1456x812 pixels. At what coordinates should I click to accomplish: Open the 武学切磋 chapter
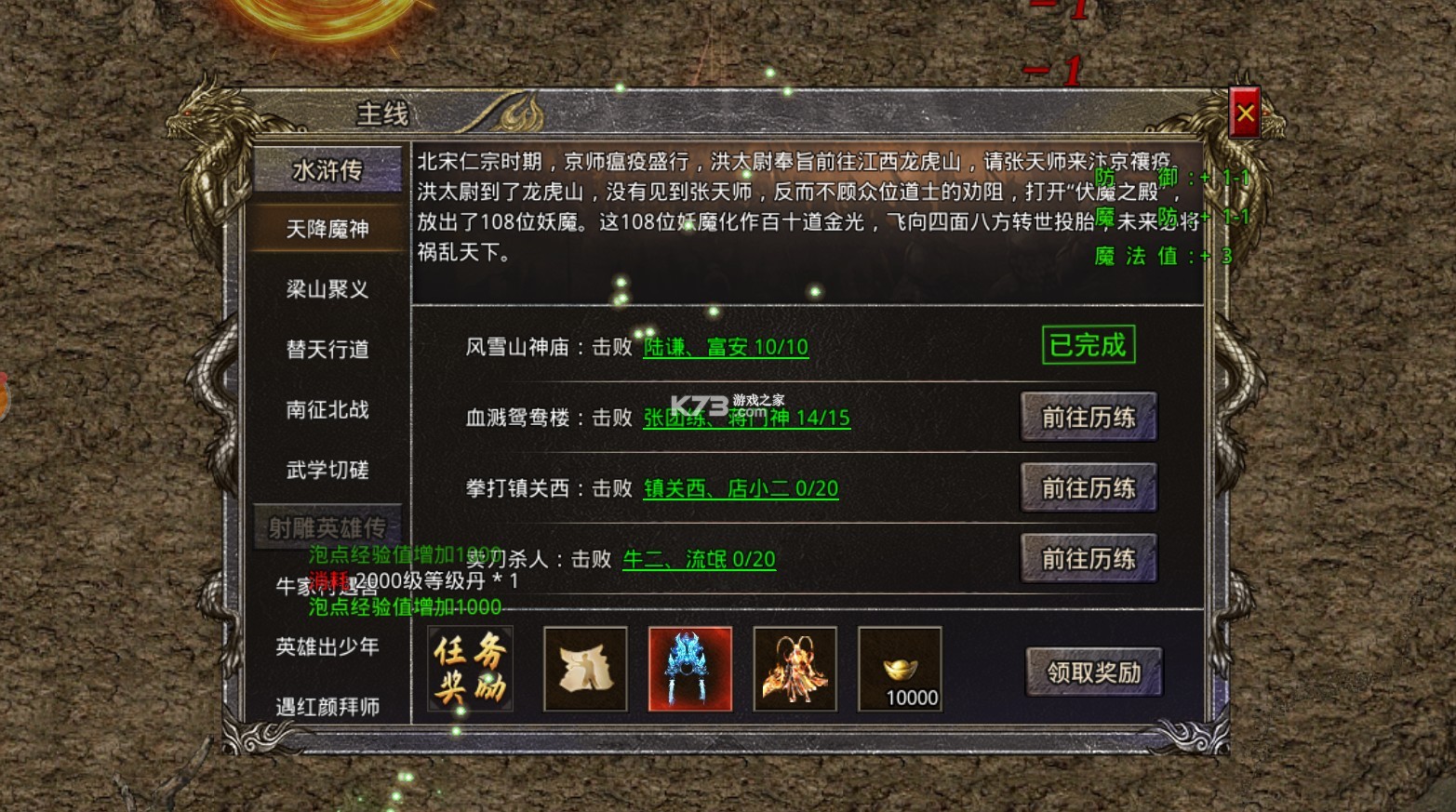[327, 471]
